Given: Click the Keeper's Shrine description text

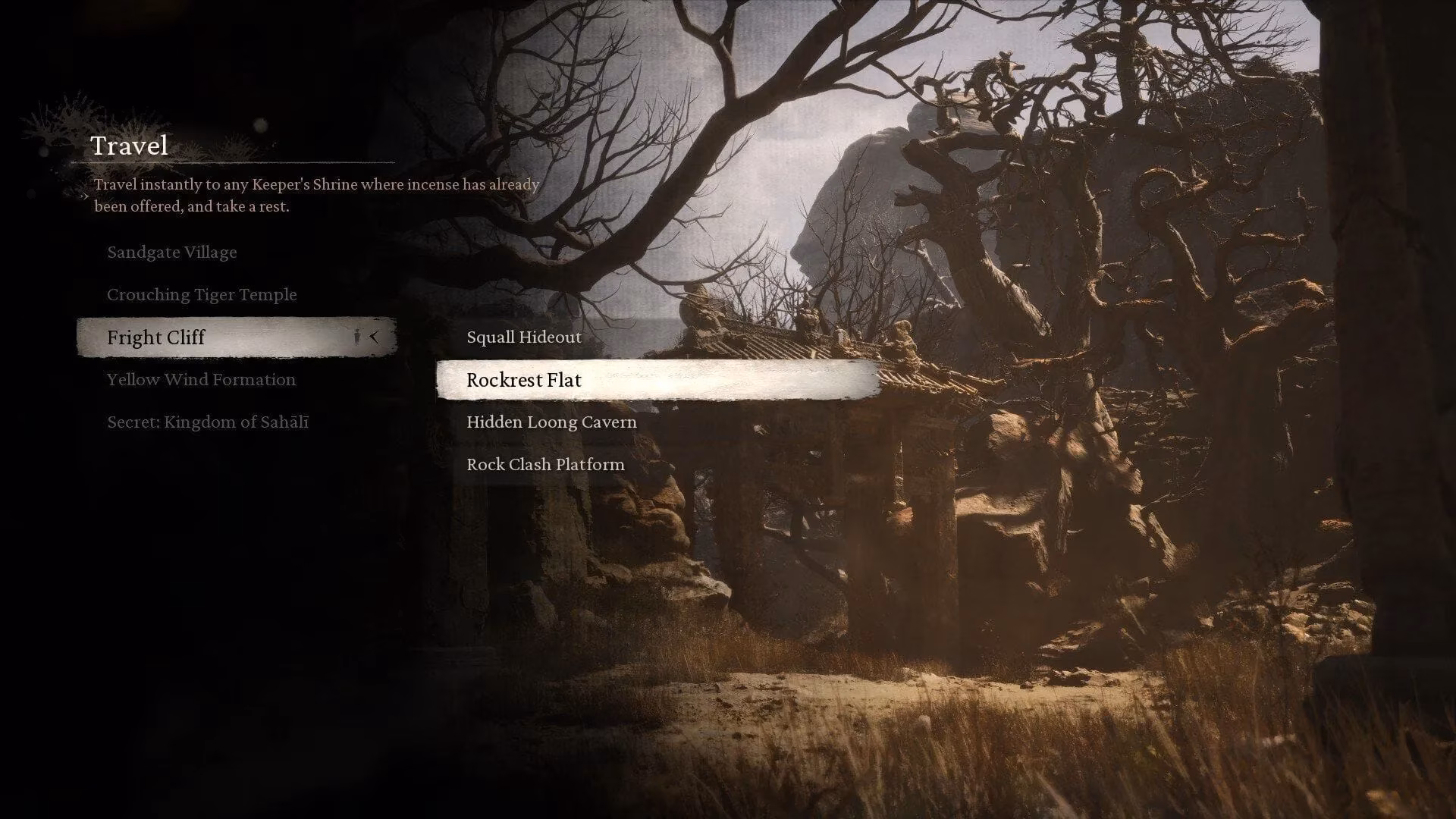Looking at the screenshot, I should 316,194.
